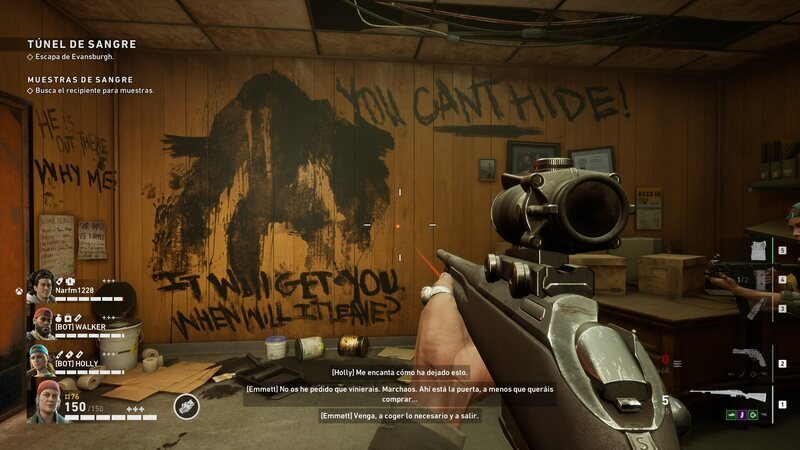
Task: Open the Túnel de Sangre objective tracker
Action: click(82, 44)
